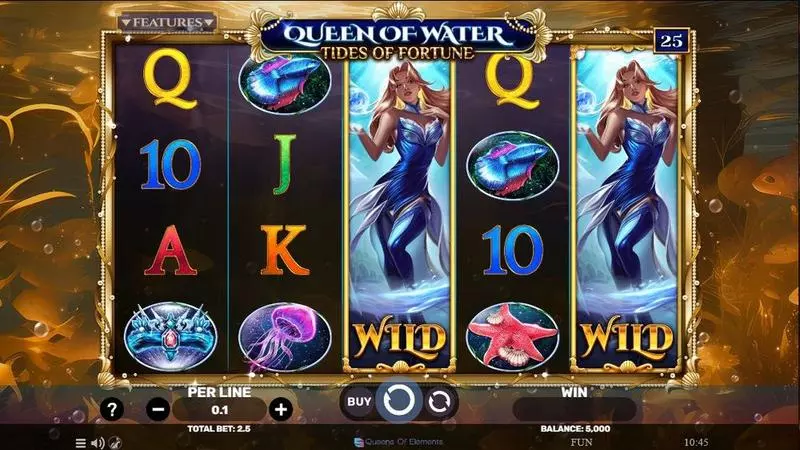Image resolution: width=800 pixels, height=450 pixels.
Task: Open the help question mark info
Action: tap(111, 409)
